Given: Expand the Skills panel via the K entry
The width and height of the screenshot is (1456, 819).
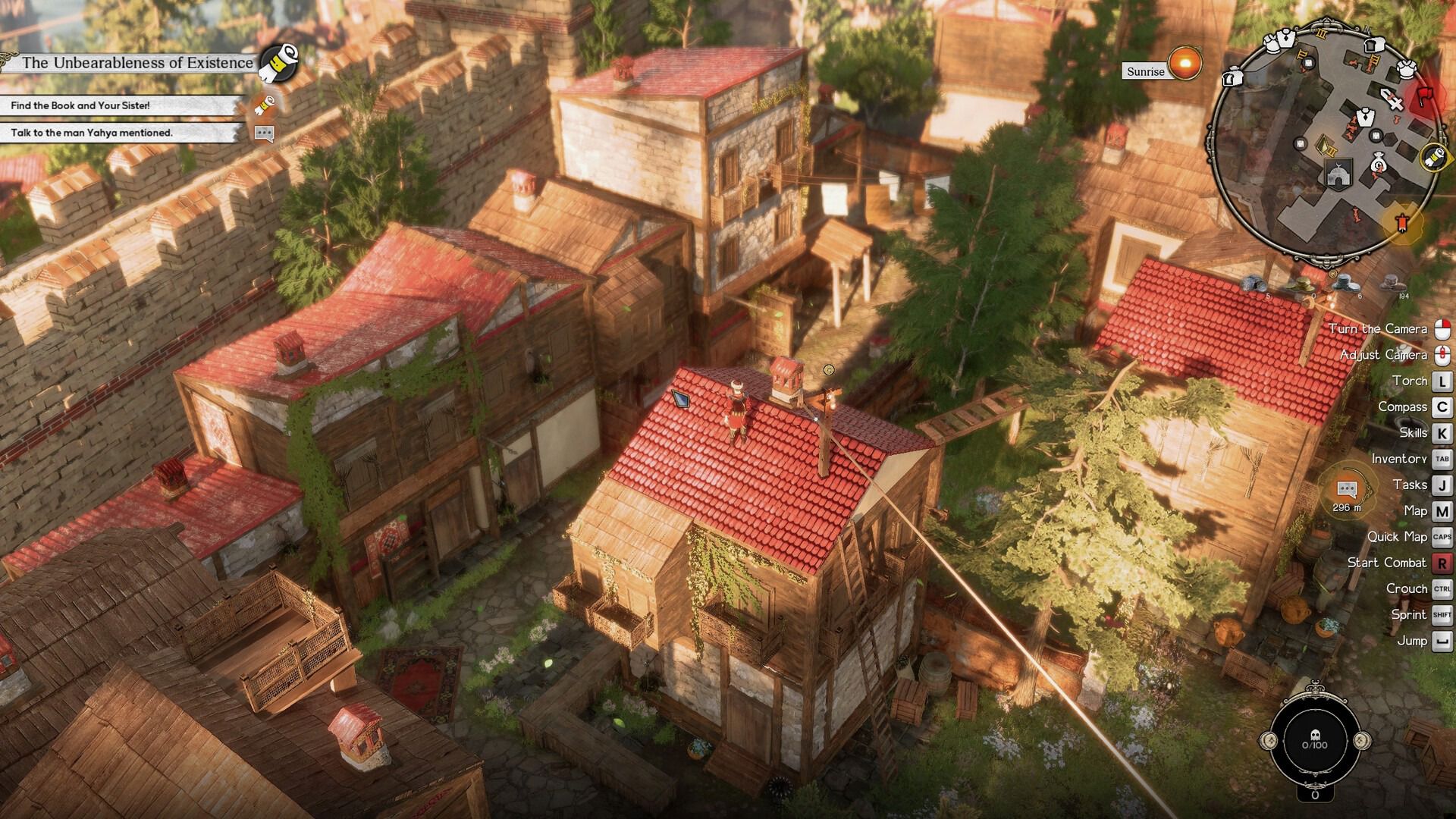Looking at the screenshot, I should pos(1443,432).
